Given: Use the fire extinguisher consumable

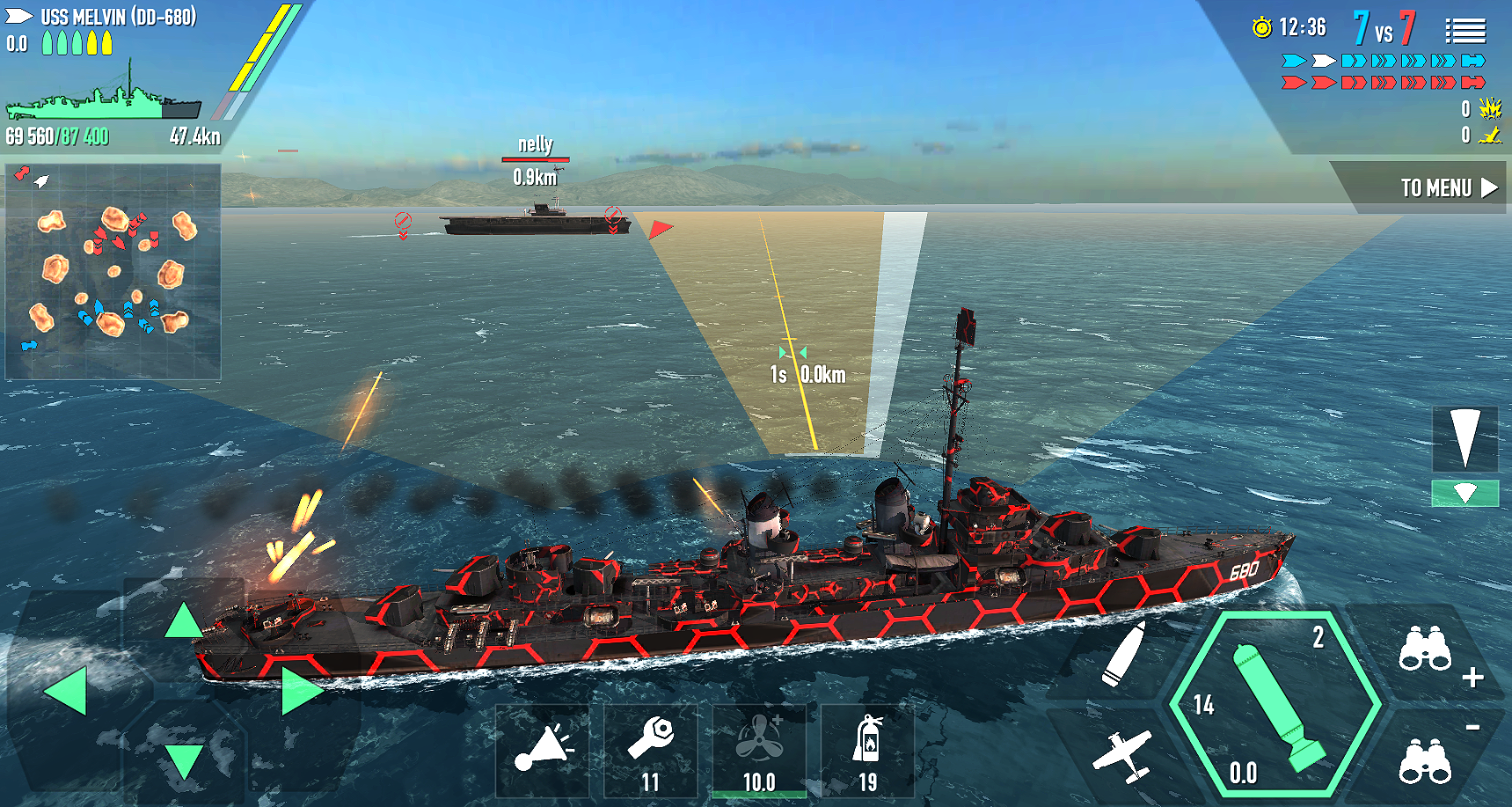Looking at the screenshot, I should coord(867,744).
